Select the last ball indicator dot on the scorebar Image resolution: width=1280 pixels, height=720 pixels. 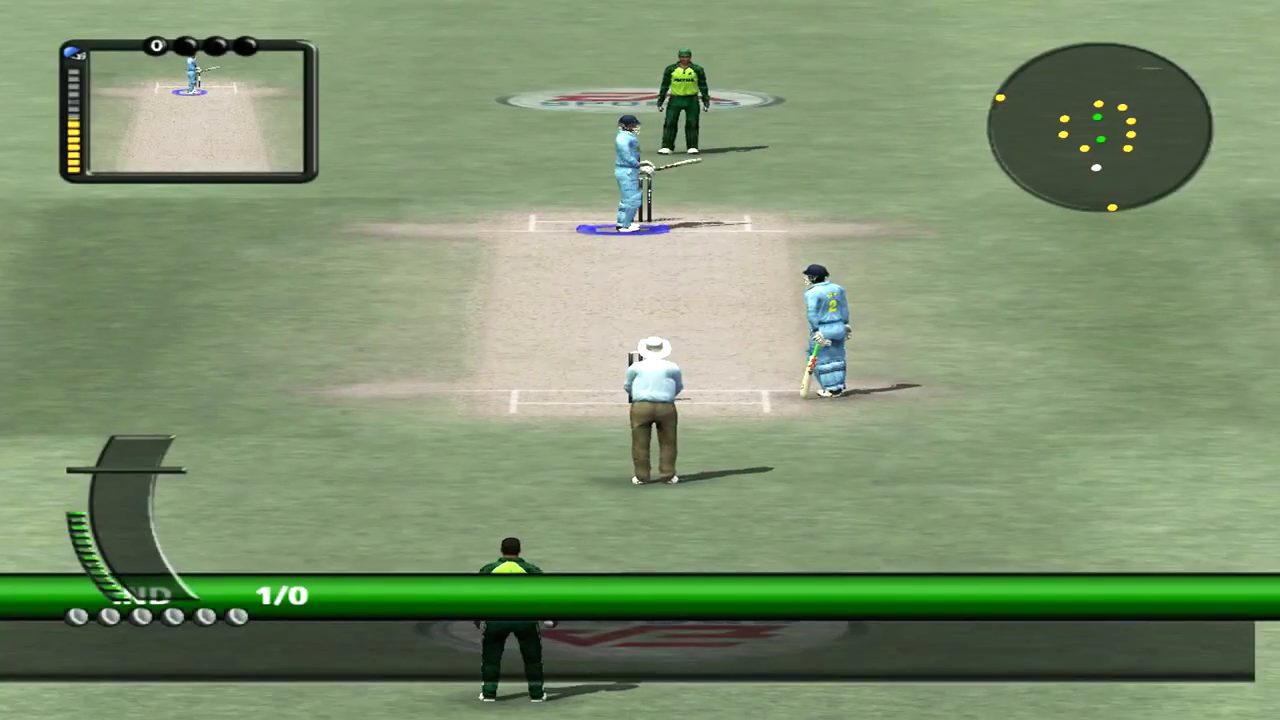237,616
